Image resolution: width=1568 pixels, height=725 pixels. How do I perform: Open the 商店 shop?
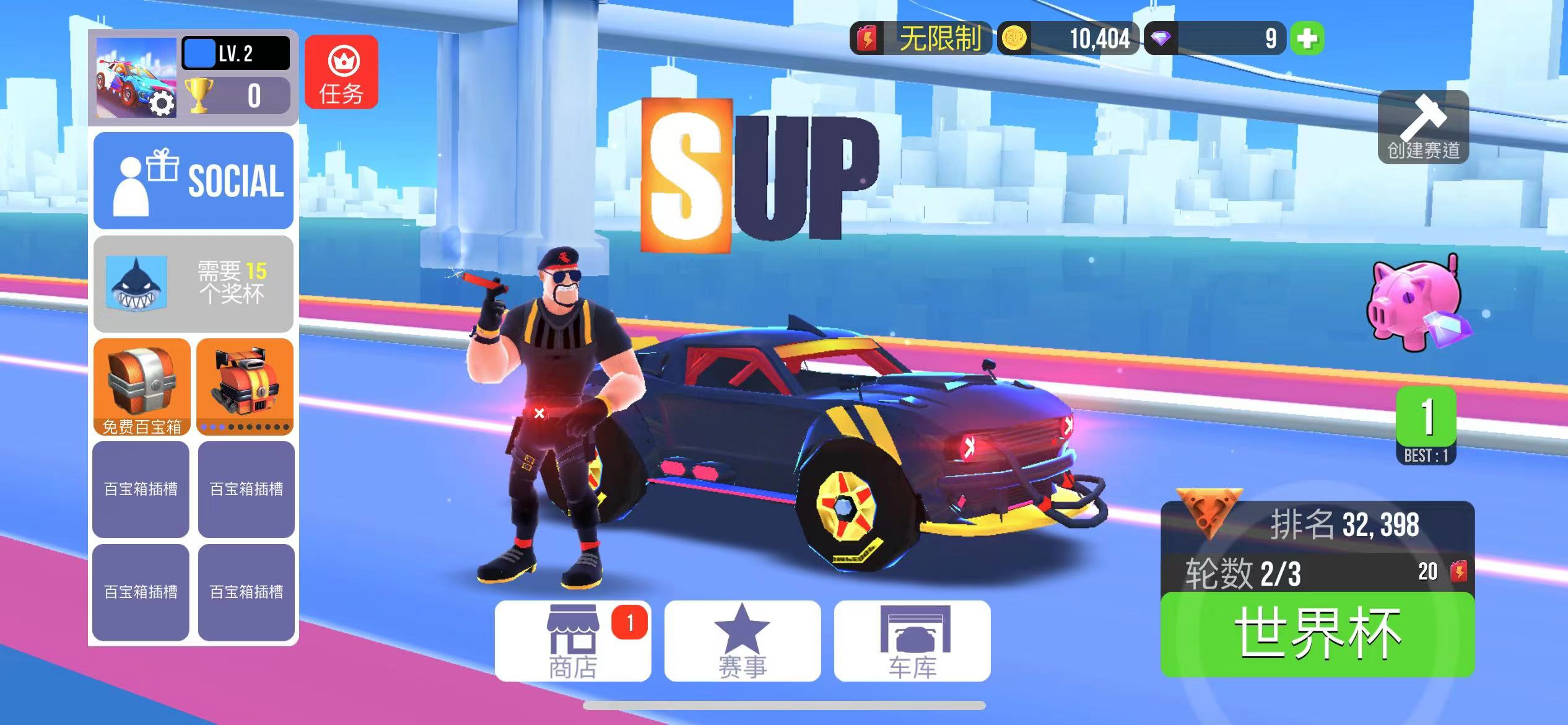click(573, 641)
